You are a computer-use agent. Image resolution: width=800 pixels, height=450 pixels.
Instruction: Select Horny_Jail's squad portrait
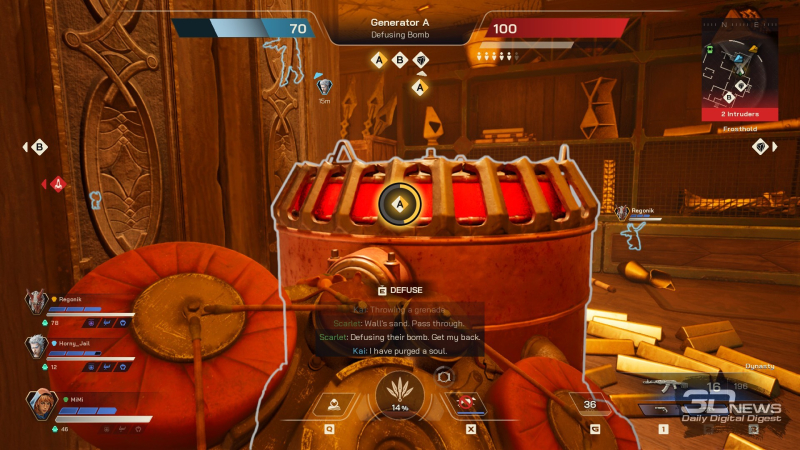(37, 347)
